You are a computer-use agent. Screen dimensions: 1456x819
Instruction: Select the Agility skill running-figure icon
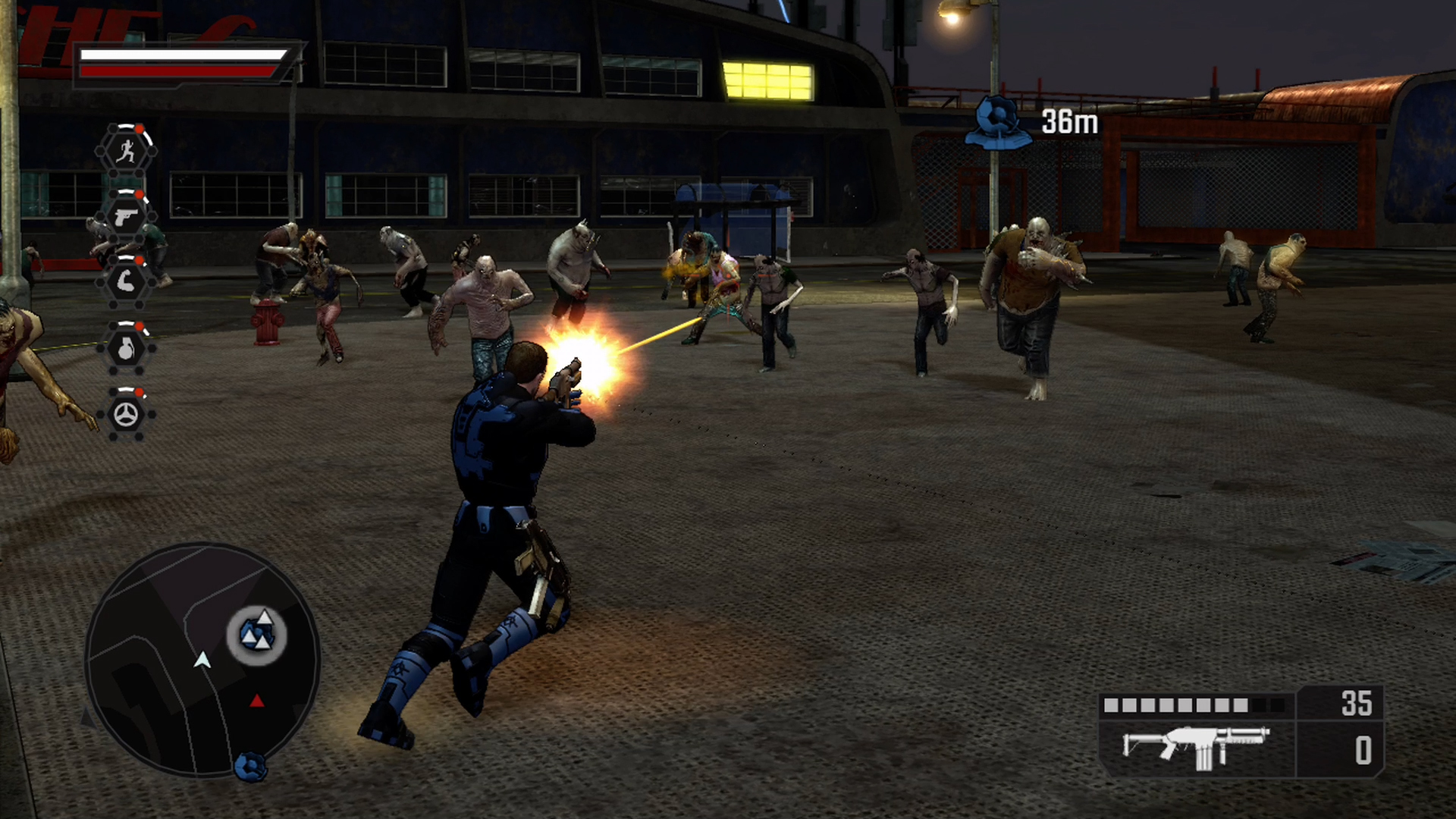[x=129, y=150]
